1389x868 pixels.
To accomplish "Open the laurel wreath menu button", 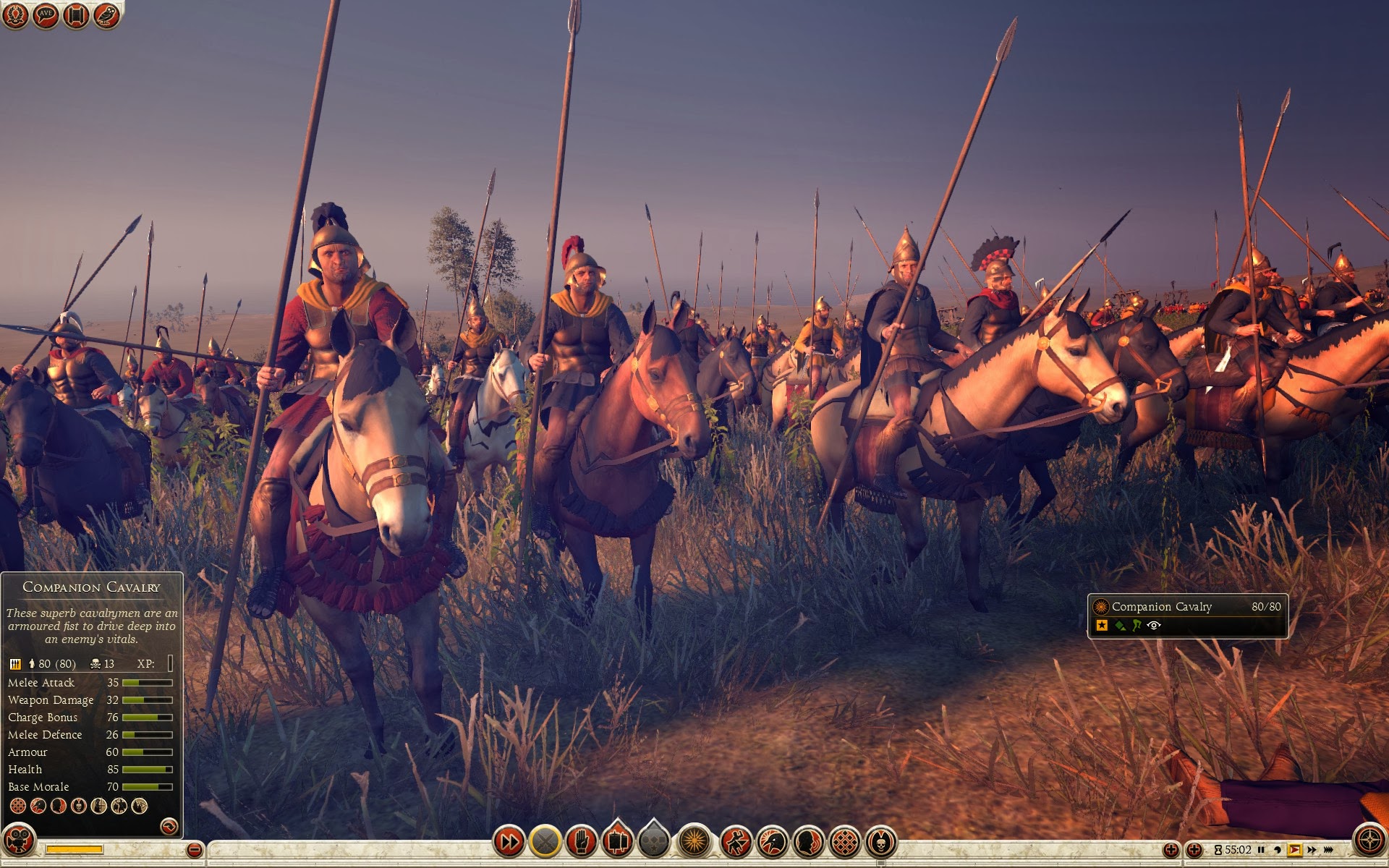I will tap(15, 15).
